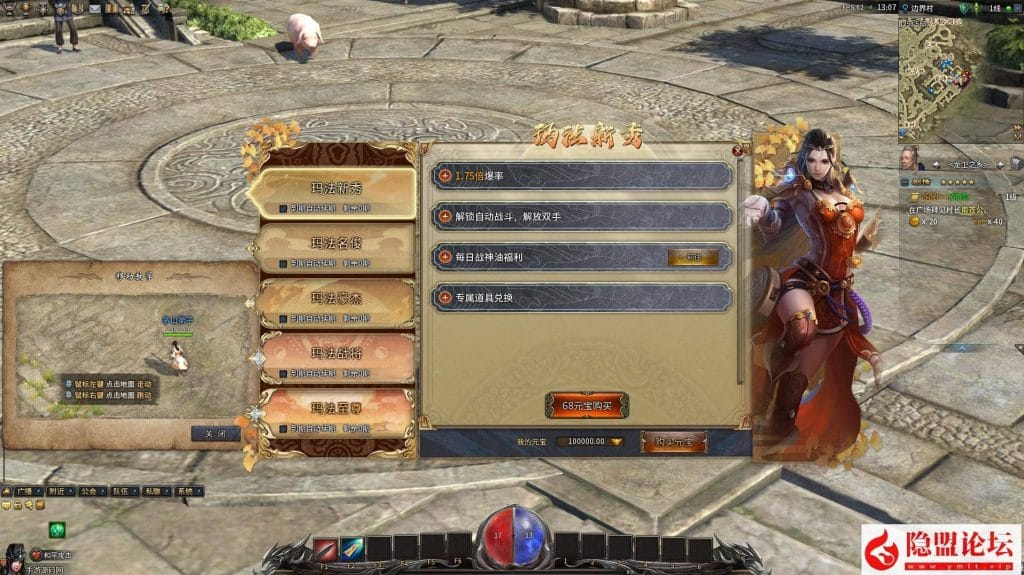Viewport: 1024px width, 575px height.
Task: Switch to the 玛法至尊 tab
Action: click(x=335, y=410)
